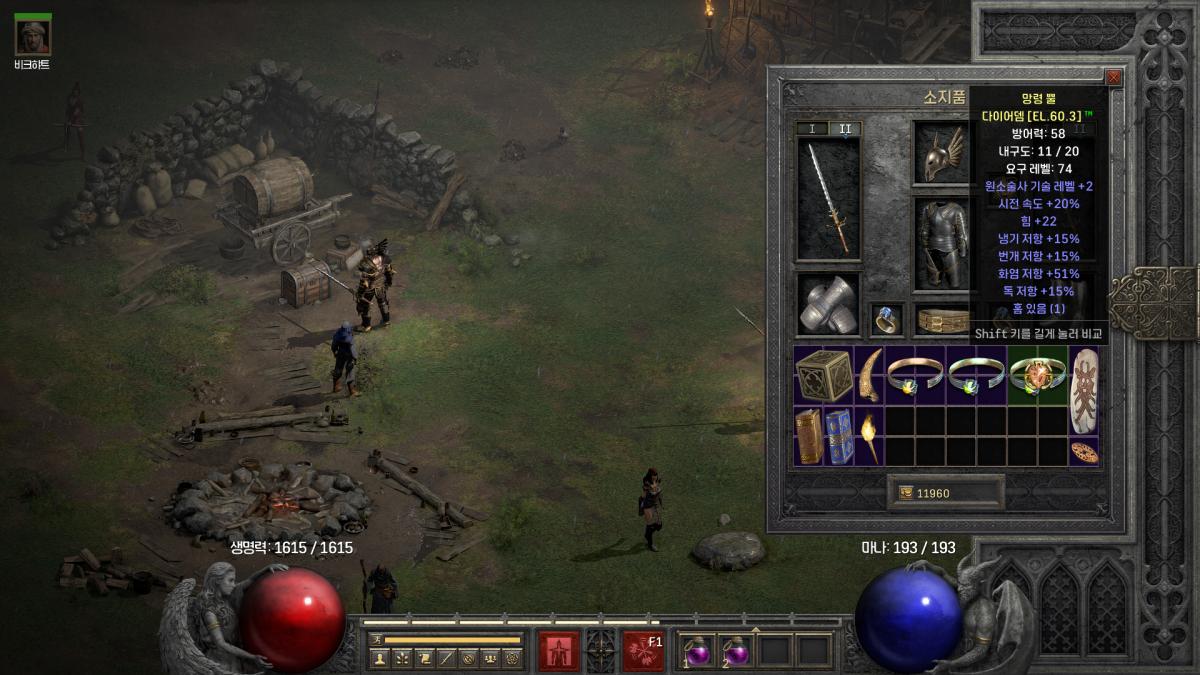Open the left-click skill selector
The height and width of the screenshot is (675, 1200).
pos(558,651)
